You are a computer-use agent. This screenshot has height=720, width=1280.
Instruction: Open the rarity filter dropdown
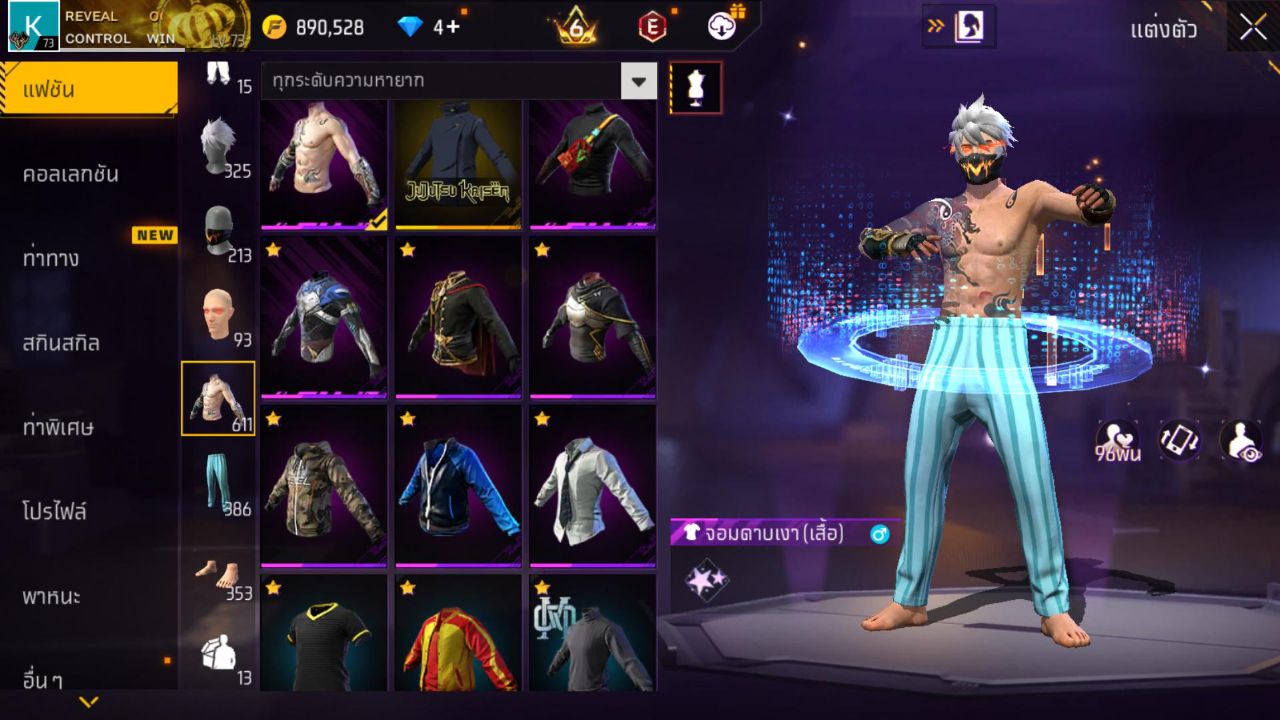pyautogui.click(x=638, y=82)
